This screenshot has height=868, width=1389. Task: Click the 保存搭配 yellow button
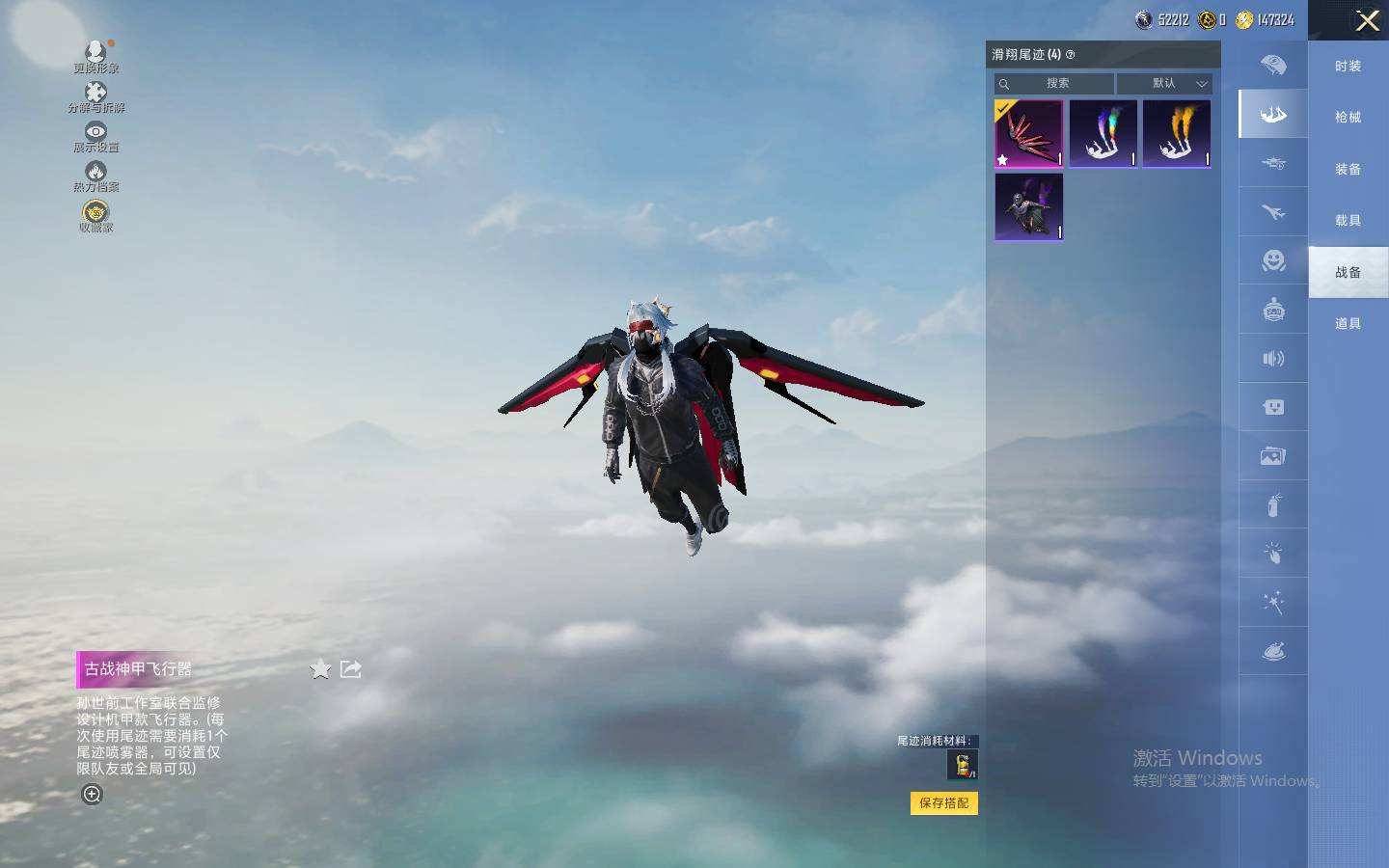coord(943,803)
